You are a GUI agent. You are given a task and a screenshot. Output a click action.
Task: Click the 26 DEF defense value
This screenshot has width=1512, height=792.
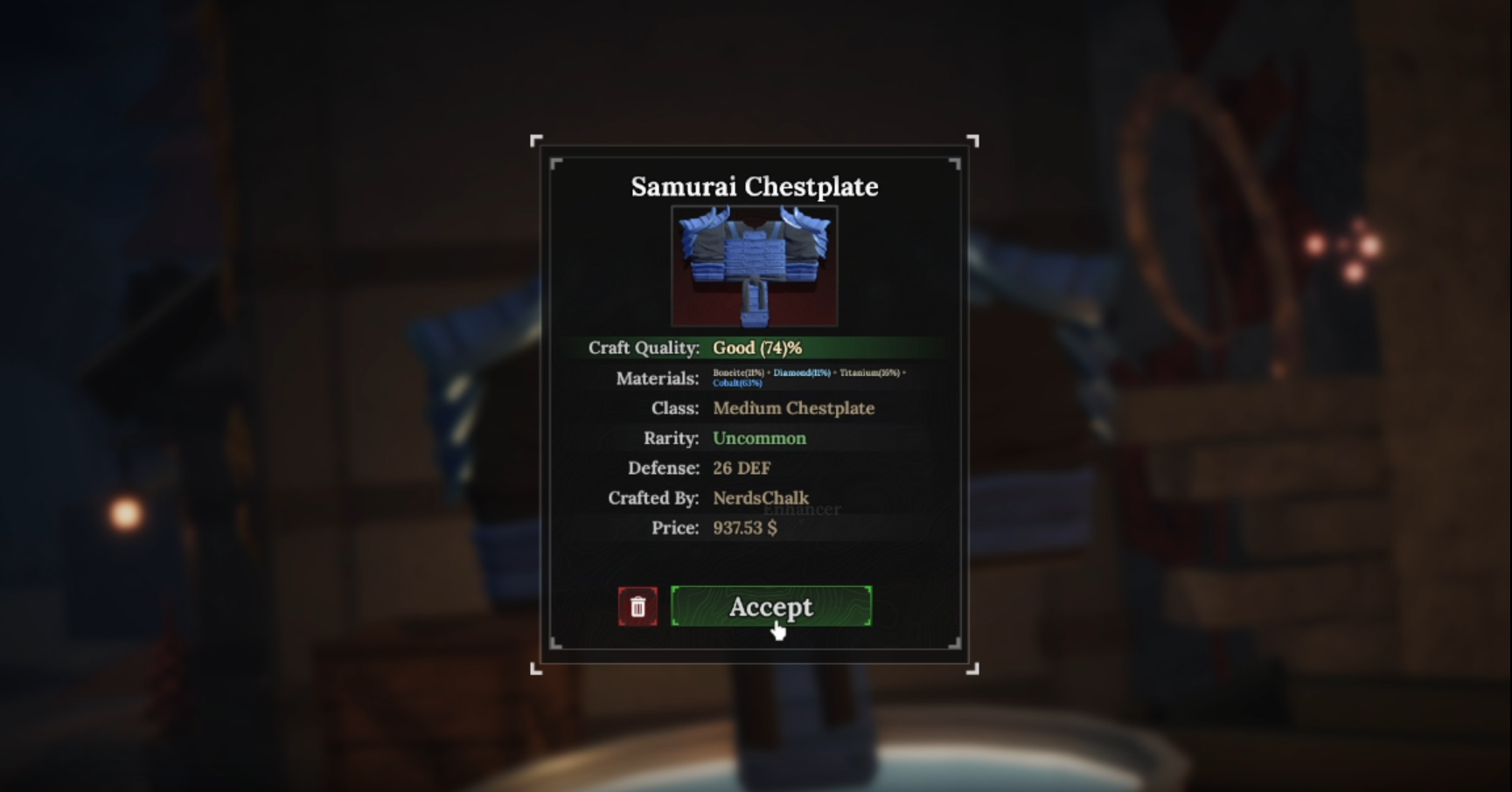(741, 468)
